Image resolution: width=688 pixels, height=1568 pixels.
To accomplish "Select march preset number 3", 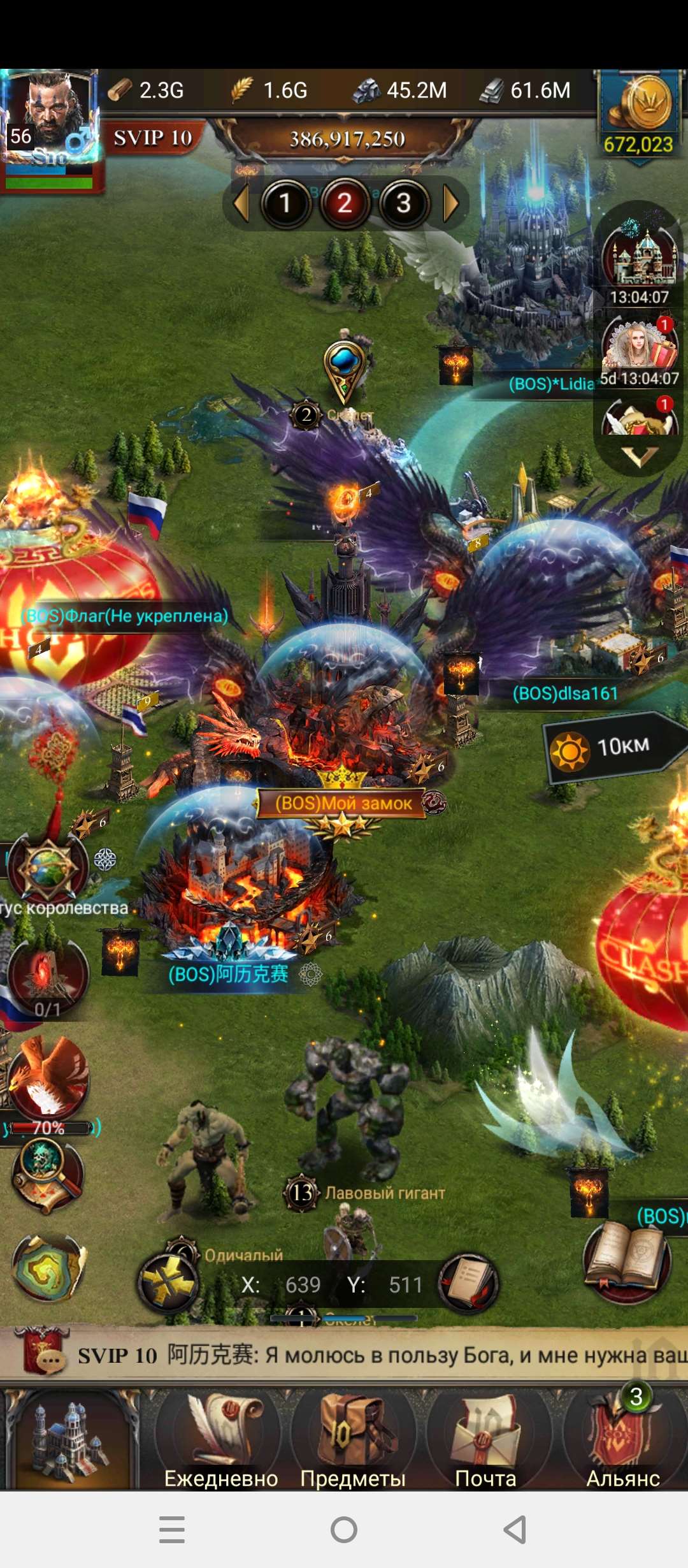I will tap(403, 204).
